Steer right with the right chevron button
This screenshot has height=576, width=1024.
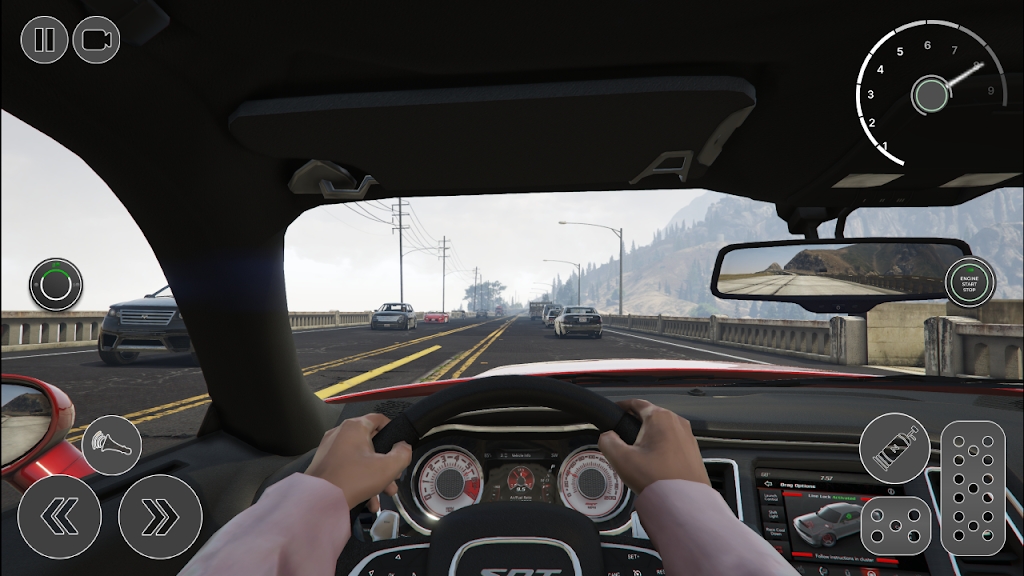point(160,517)
